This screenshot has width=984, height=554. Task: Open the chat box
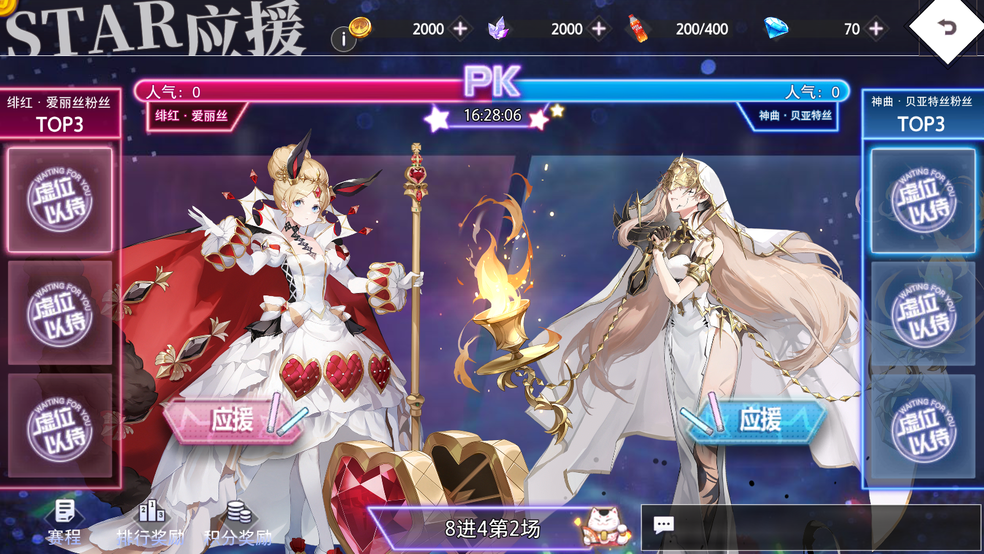[810, 526]
